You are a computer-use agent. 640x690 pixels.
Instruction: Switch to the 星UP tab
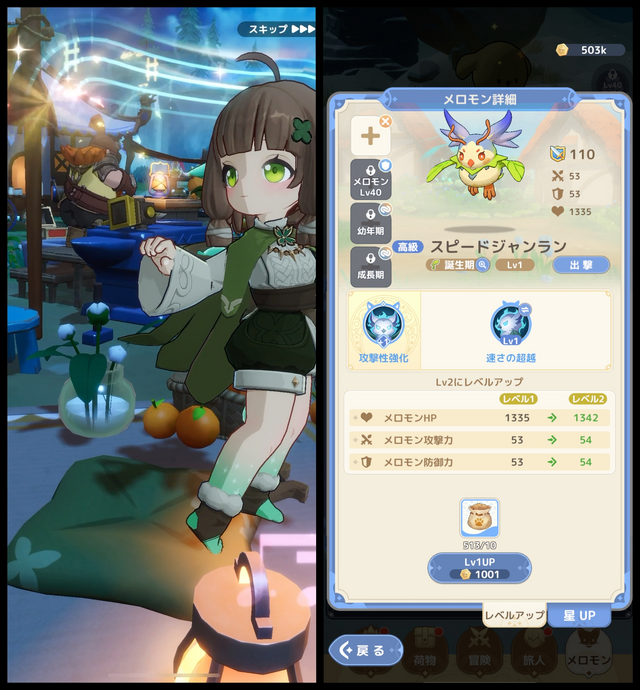click(579, 614)
